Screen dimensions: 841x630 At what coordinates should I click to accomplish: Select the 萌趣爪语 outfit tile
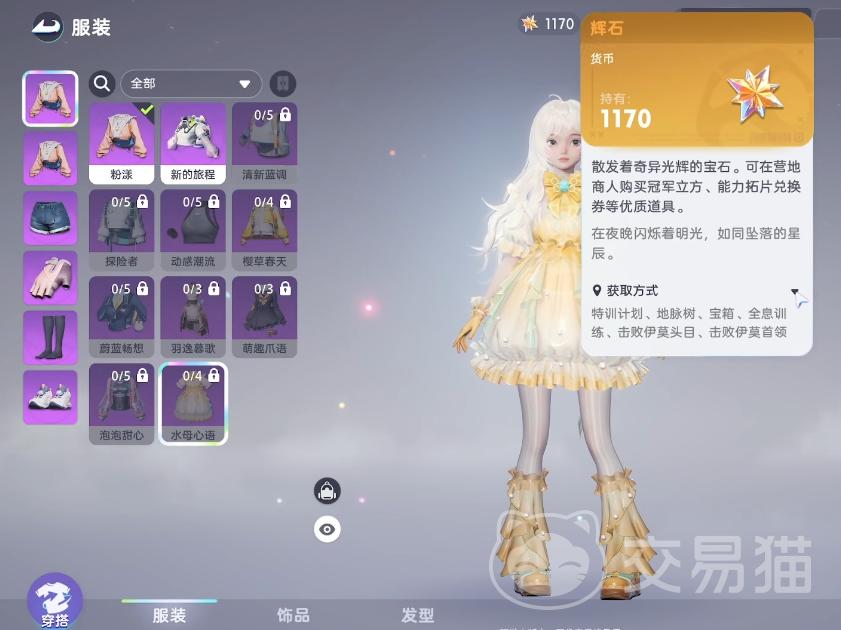pyautogui.click(x=264, y=316)
